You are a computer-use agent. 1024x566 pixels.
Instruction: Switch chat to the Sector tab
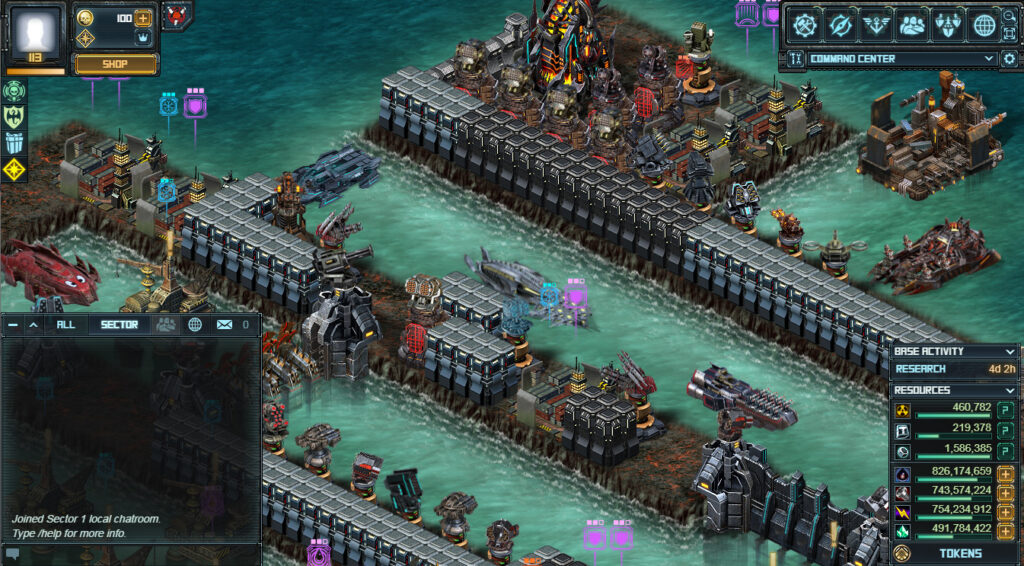(x=118, y=324)
